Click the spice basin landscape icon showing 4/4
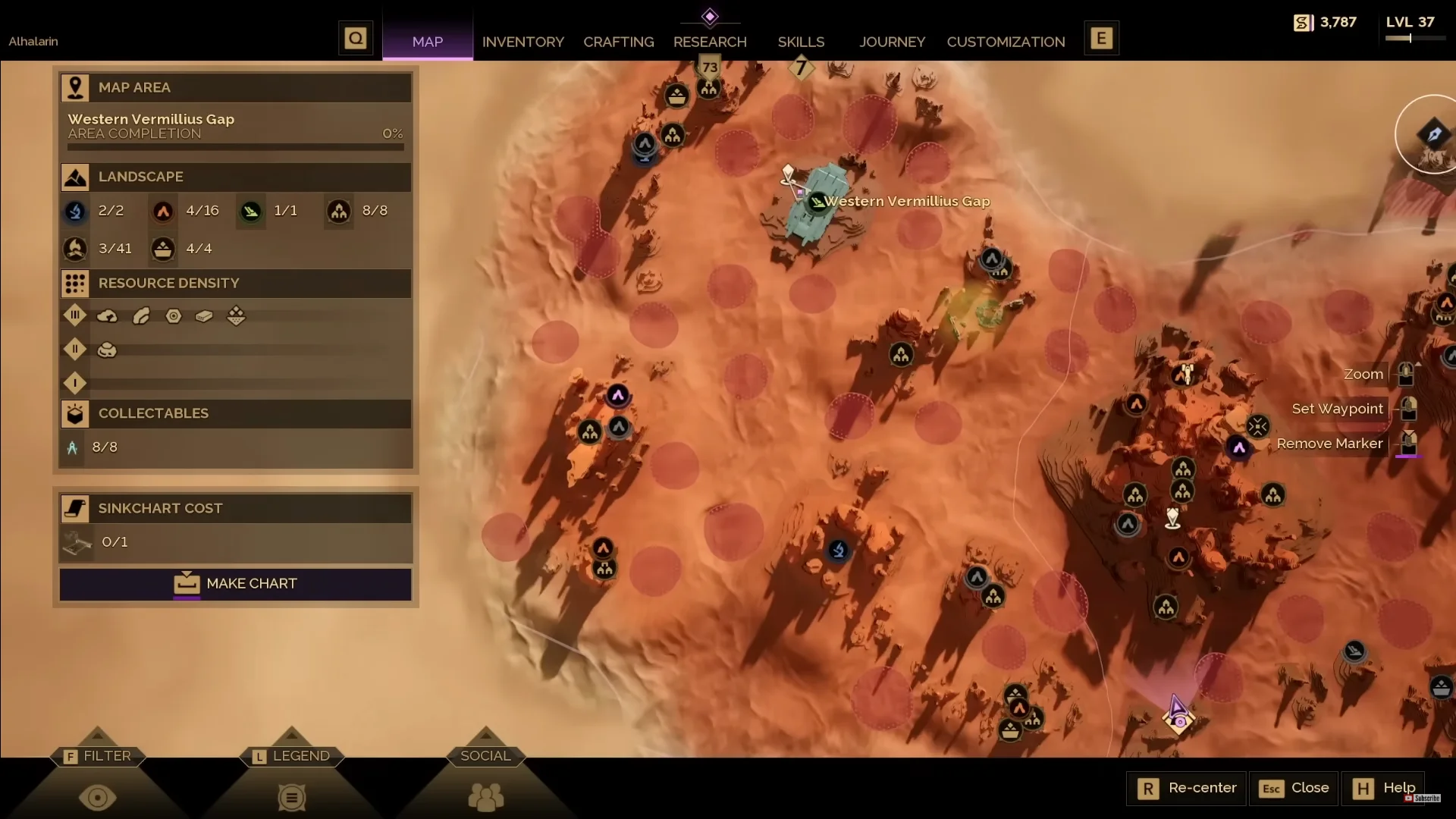 pos(162,249)
